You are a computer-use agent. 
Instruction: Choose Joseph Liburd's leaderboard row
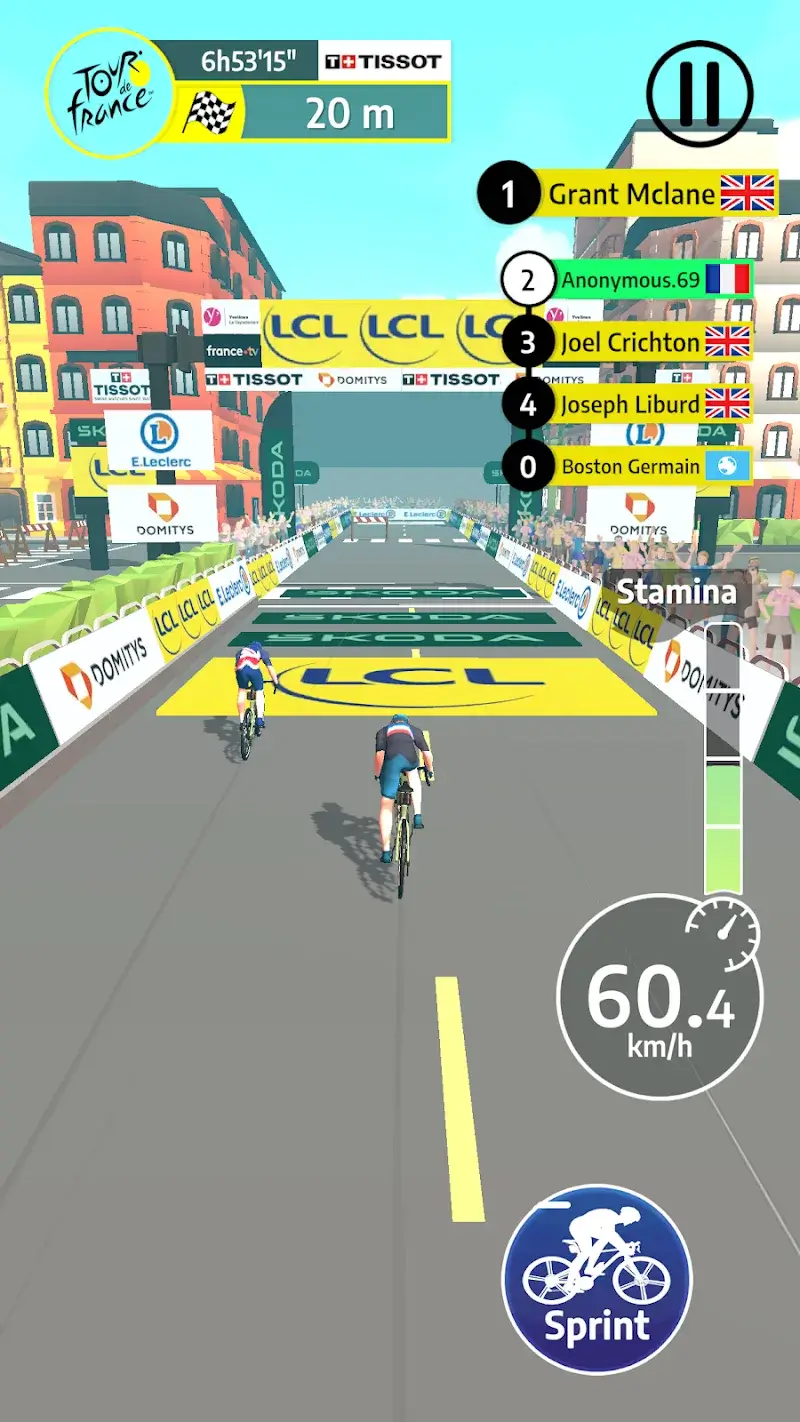coord(630,405)
